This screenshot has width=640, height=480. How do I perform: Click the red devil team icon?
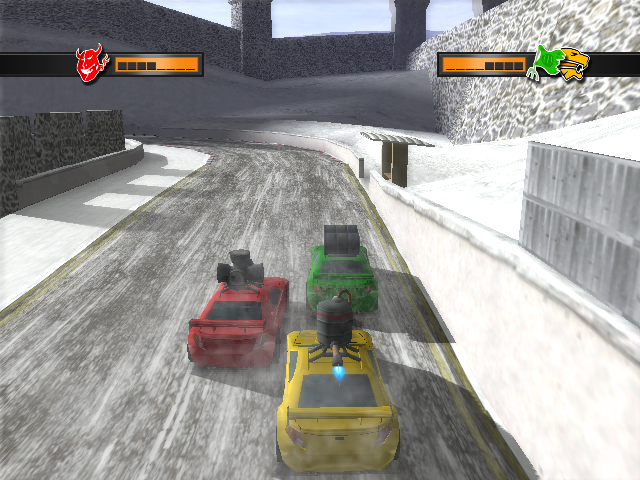point(91,64)
